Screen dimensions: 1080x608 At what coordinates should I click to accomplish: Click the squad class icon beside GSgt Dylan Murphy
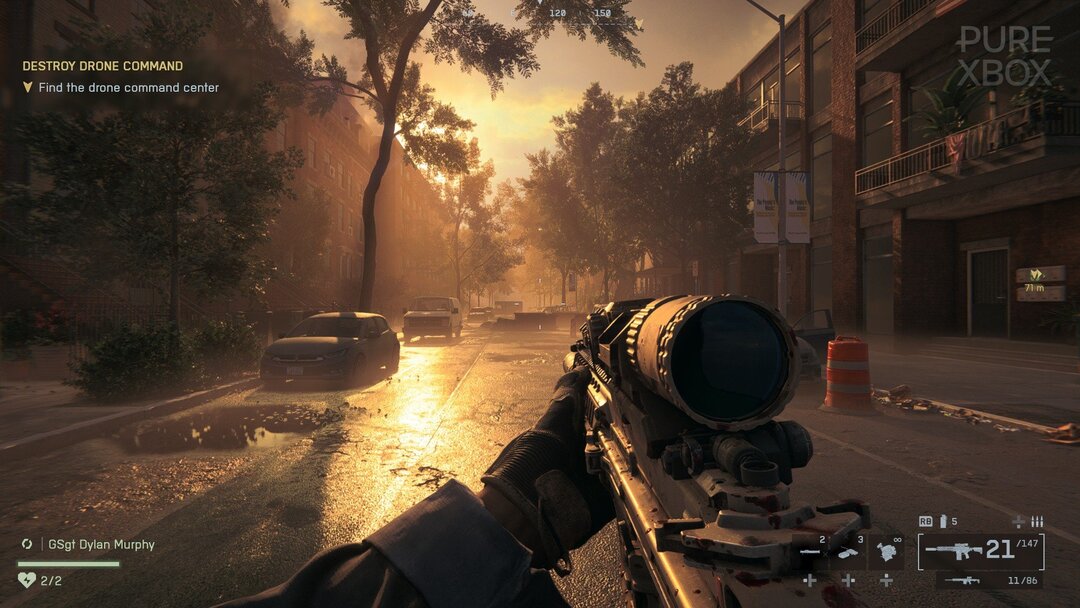point(27,545)
